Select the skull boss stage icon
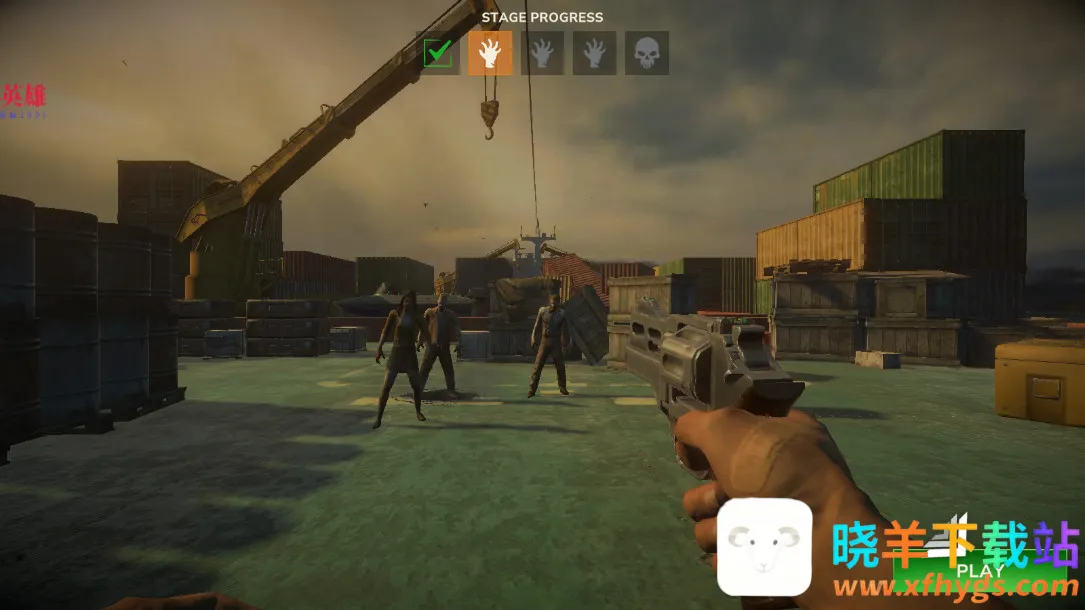 [647, 53]
